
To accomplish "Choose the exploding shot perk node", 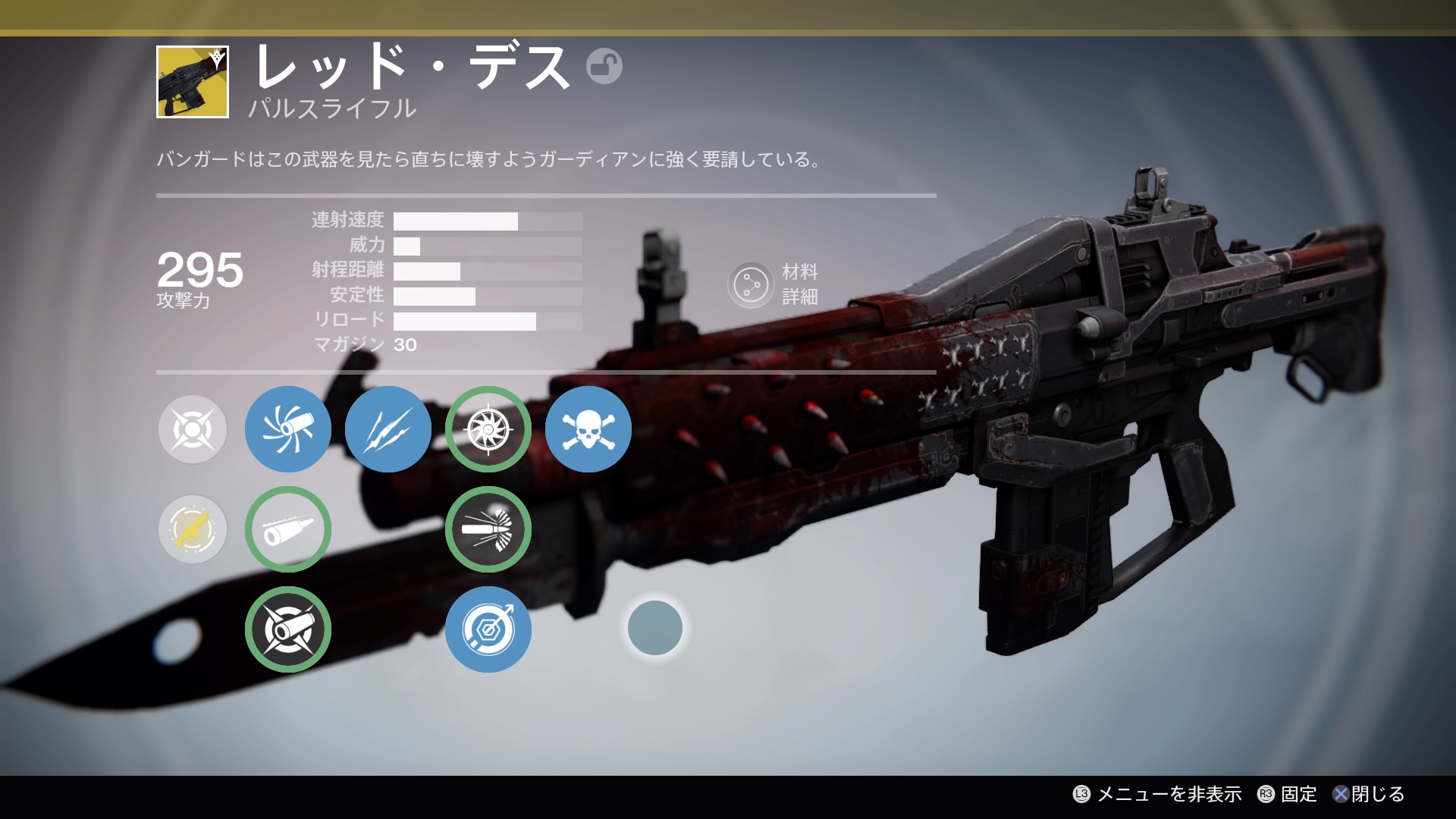I will [488, 529].
